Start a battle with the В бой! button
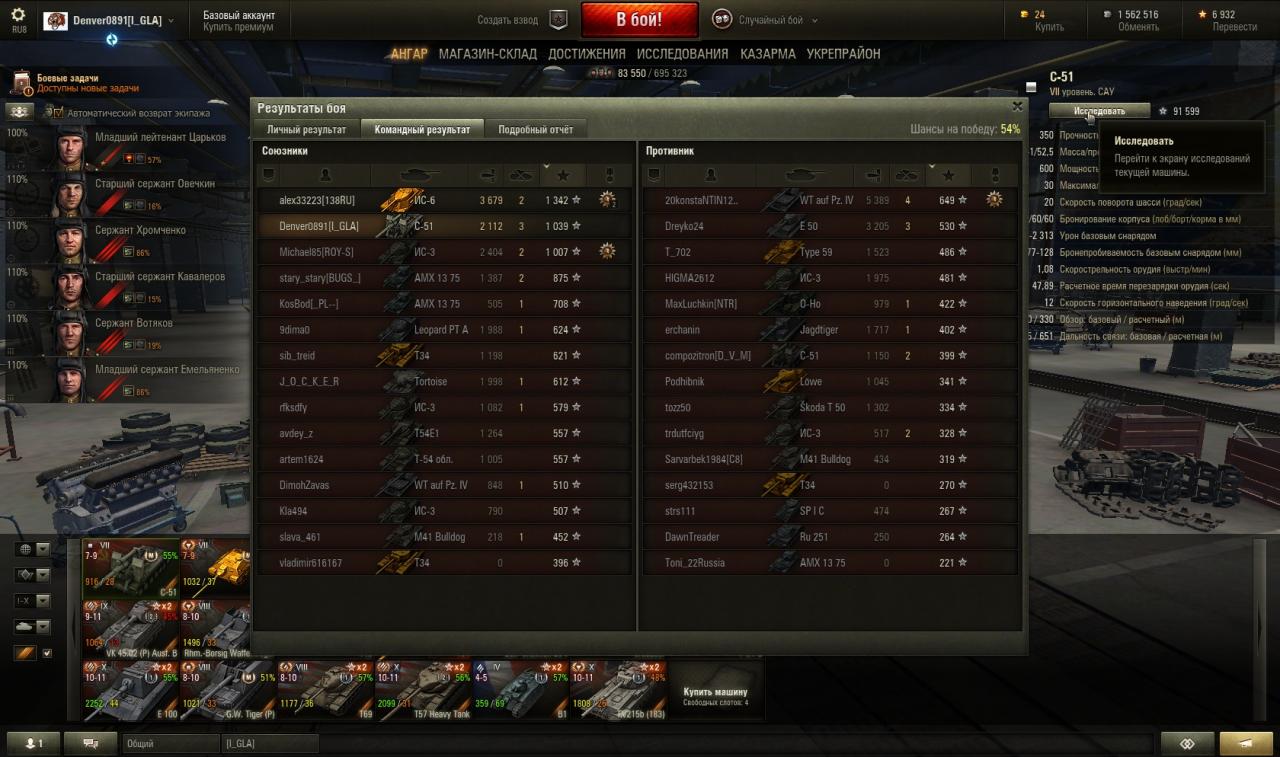Viewport: 1280px width, 757px height. (x=639, y=19)
